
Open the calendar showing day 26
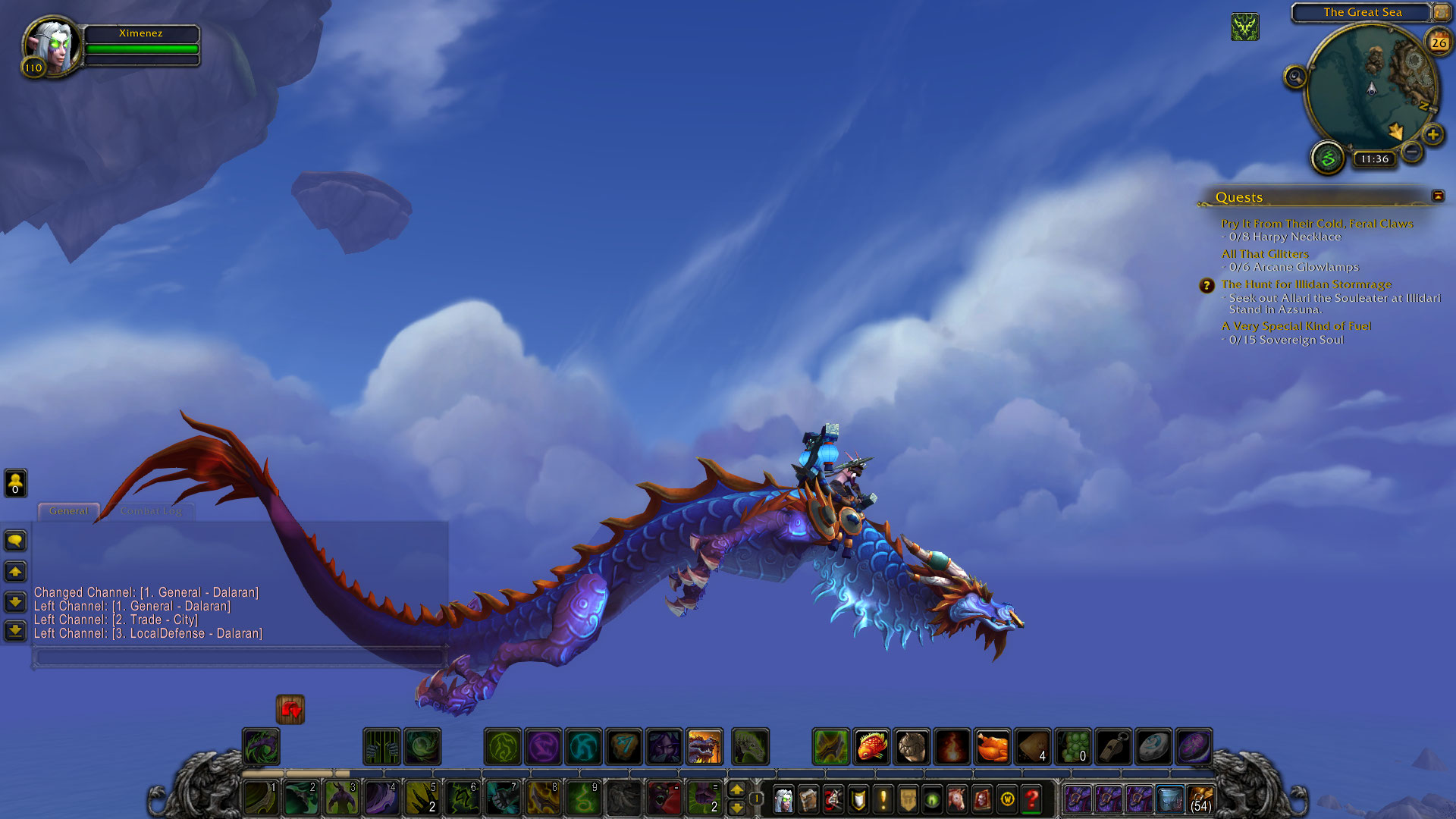pyautogui.click(x=1439, y=42)
